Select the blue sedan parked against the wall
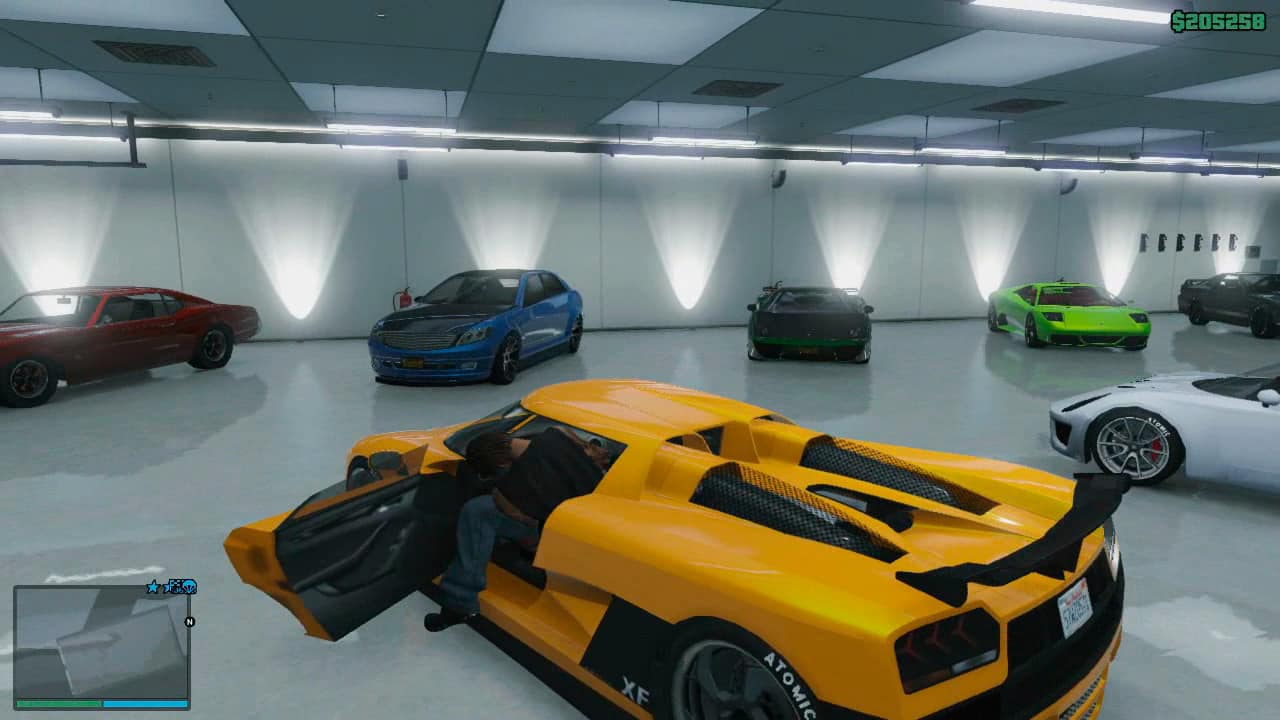1280x720 pixels. (x=475, y=325)
